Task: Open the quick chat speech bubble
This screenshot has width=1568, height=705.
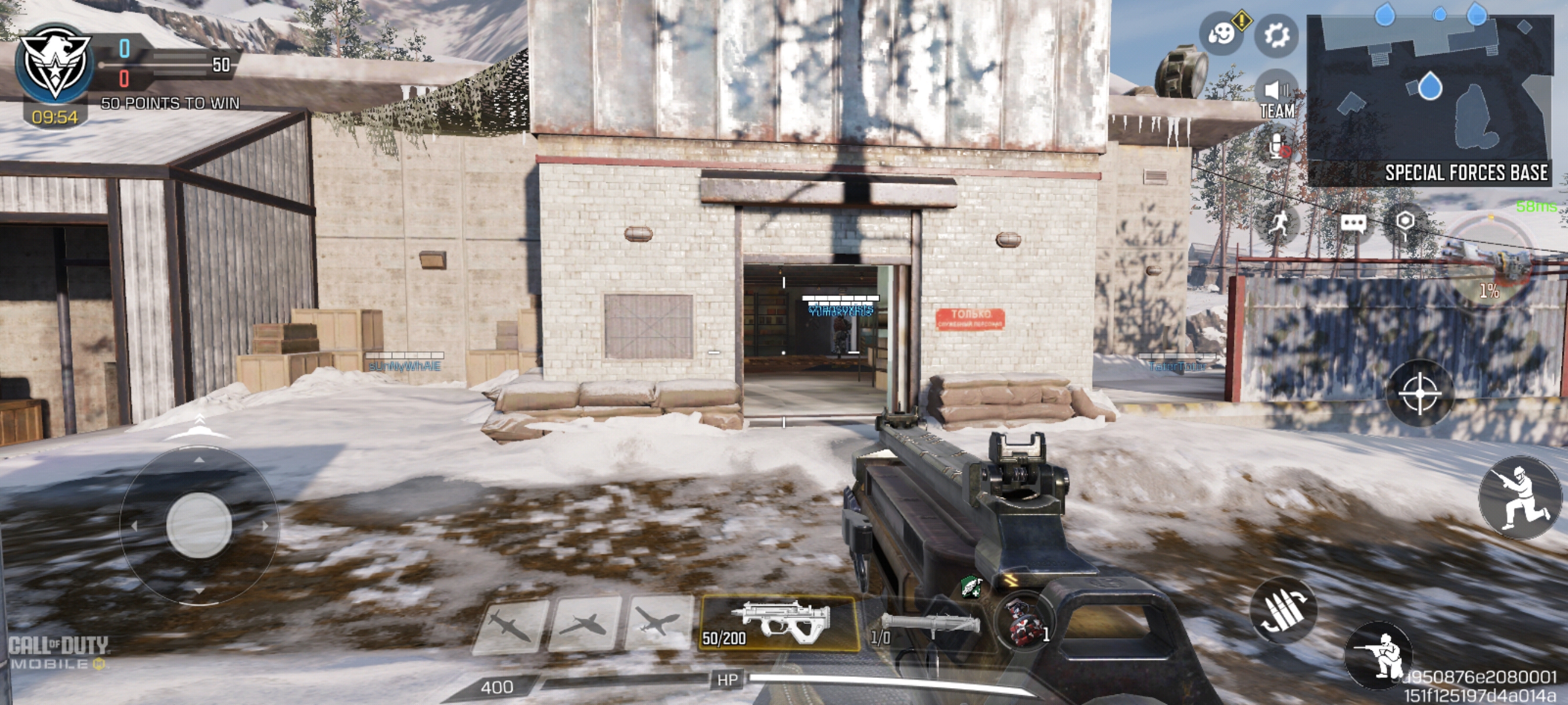Action: (x=1353, y=223)
